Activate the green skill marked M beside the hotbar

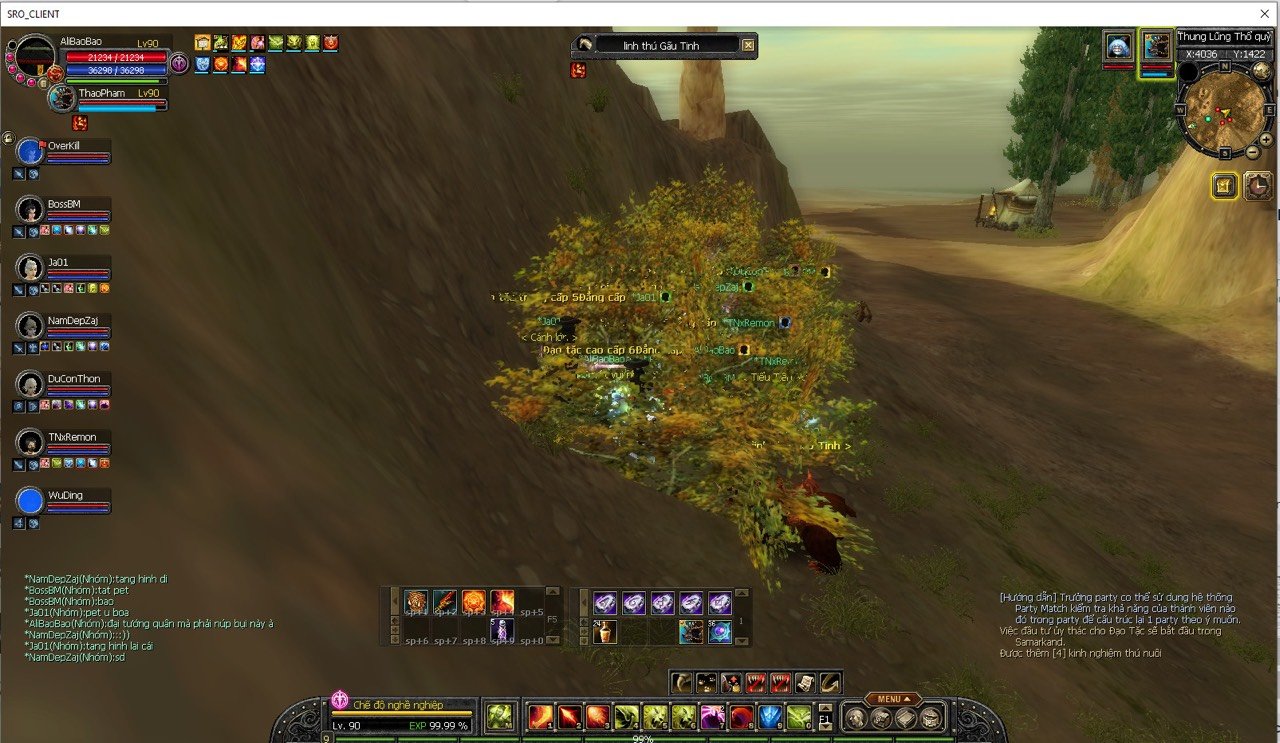coord(500,717)
